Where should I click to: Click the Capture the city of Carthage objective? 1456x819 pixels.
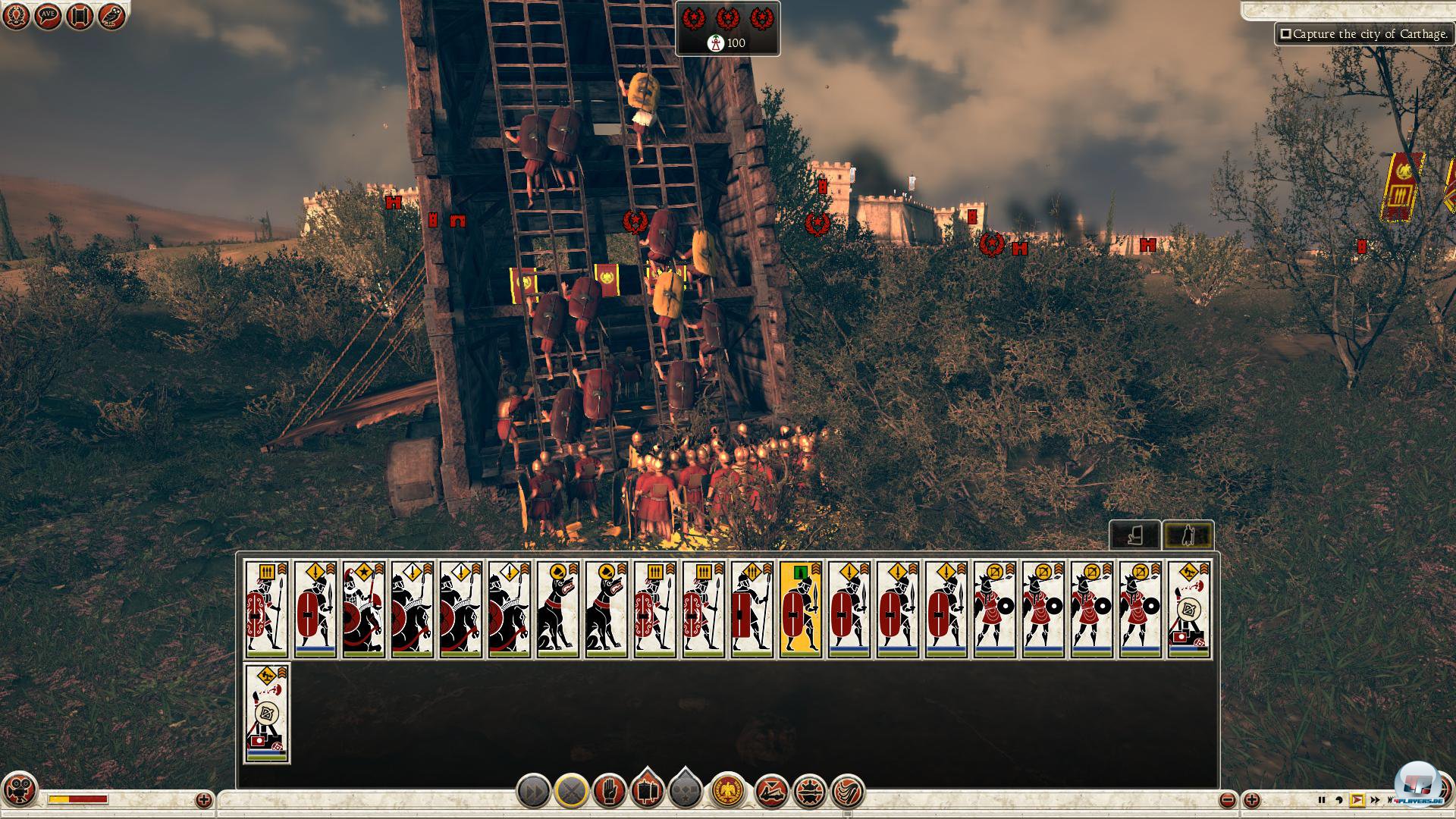(x=1363, y=34)
